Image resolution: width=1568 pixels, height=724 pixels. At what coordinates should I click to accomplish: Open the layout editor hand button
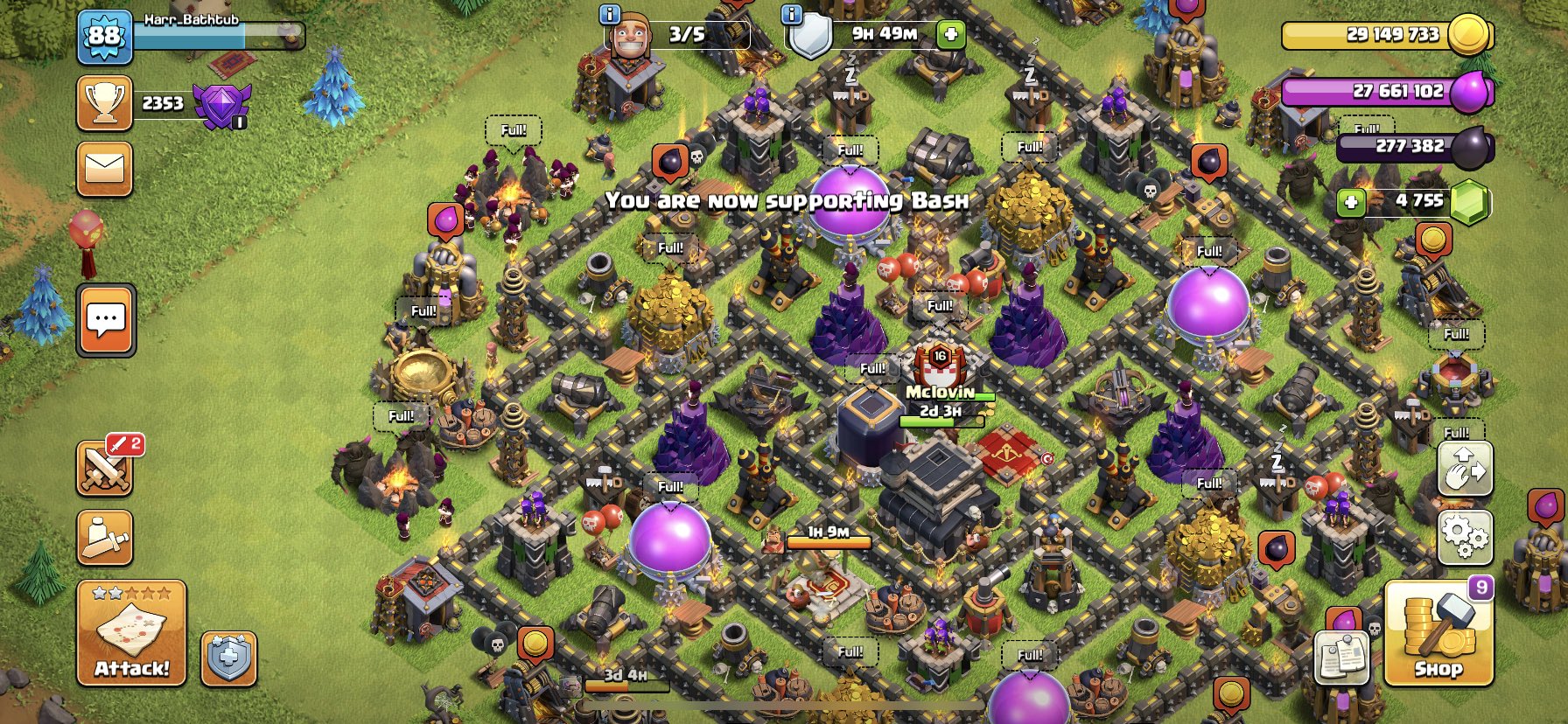tap(1465, 469)
